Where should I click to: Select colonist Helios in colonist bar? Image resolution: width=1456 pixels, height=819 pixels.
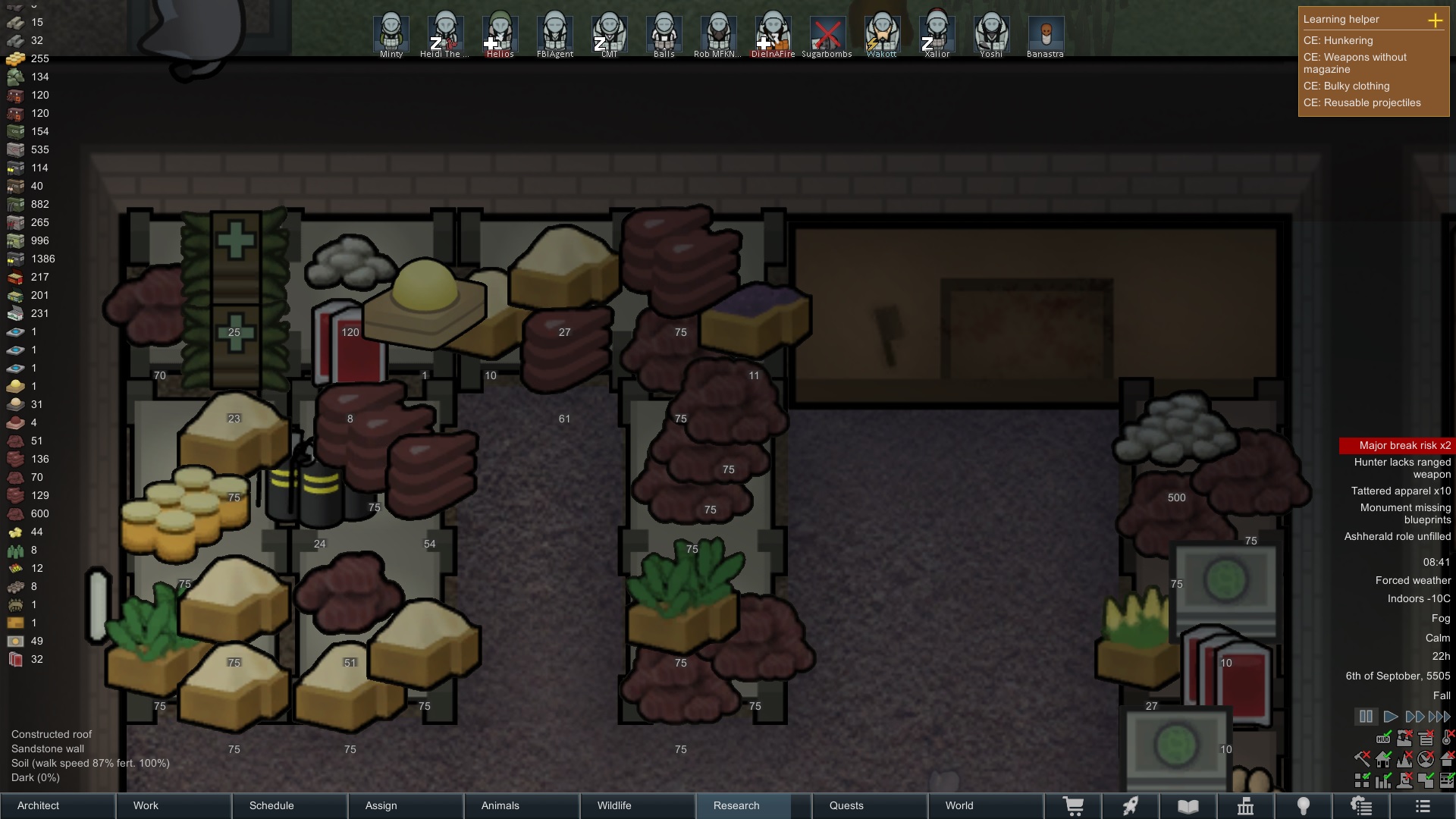[500, 34]
